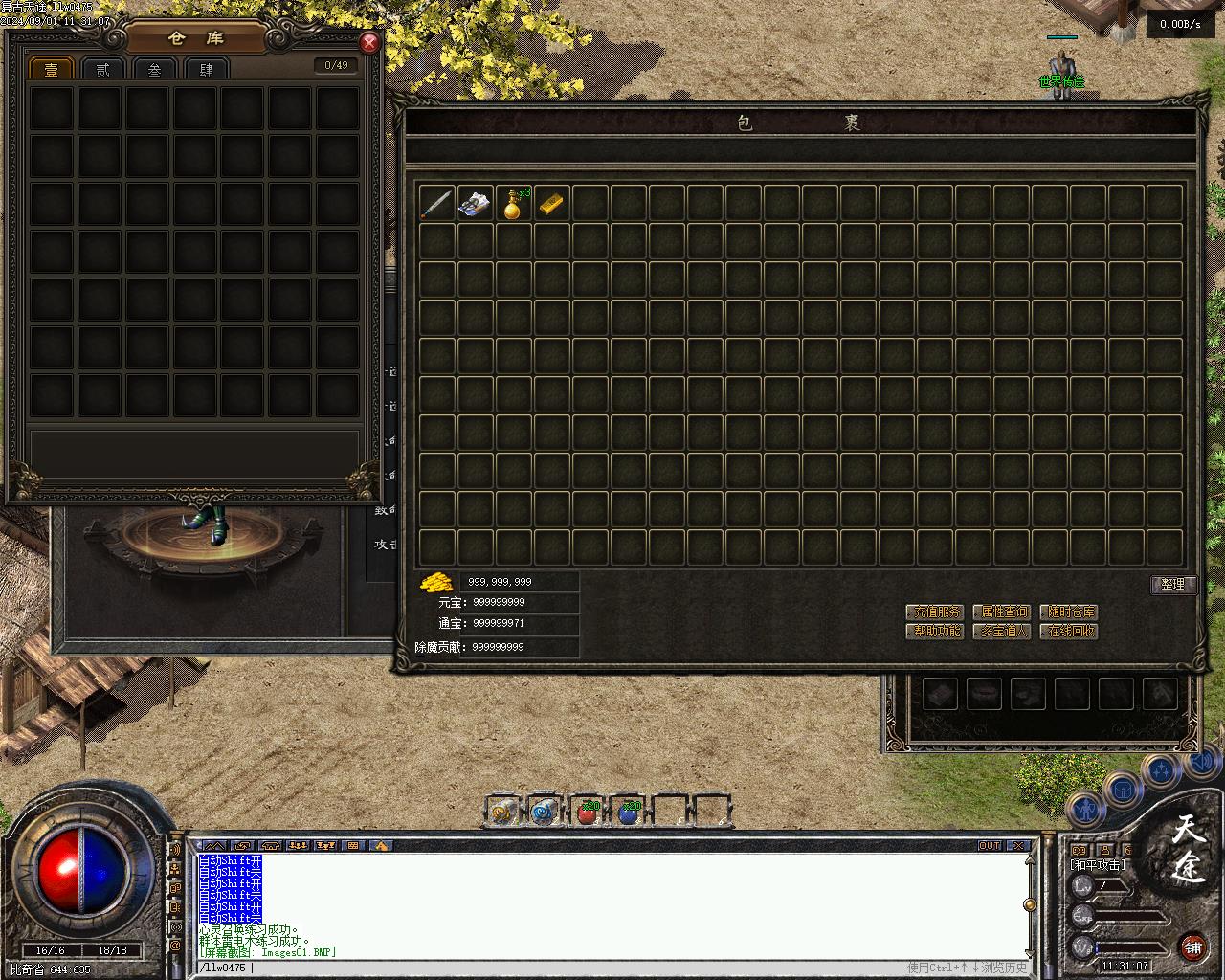Open 帮助功能 help functions

(934, 632)
